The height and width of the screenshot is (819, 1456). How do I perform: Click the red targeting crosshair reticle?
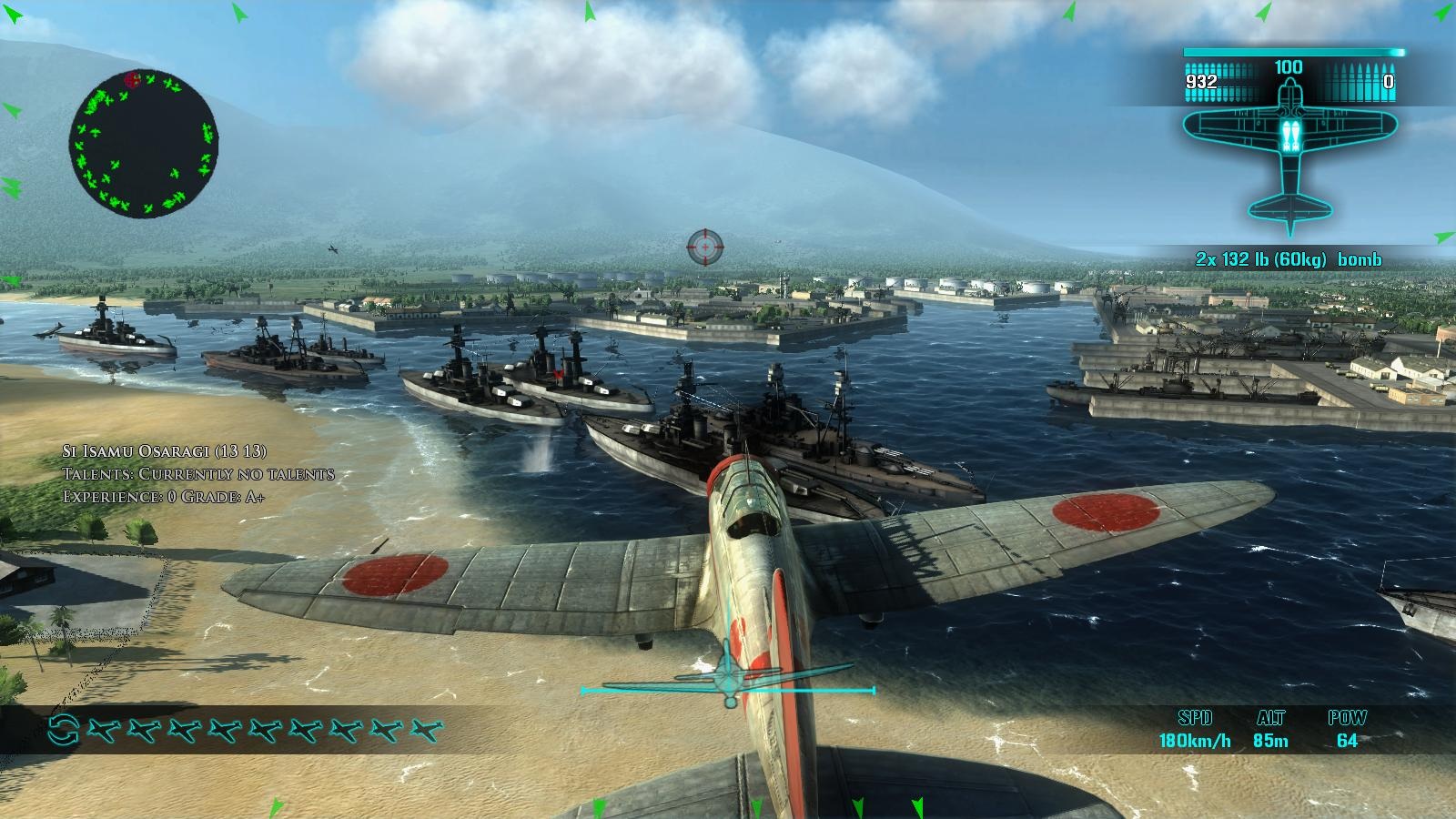point(704,245)
